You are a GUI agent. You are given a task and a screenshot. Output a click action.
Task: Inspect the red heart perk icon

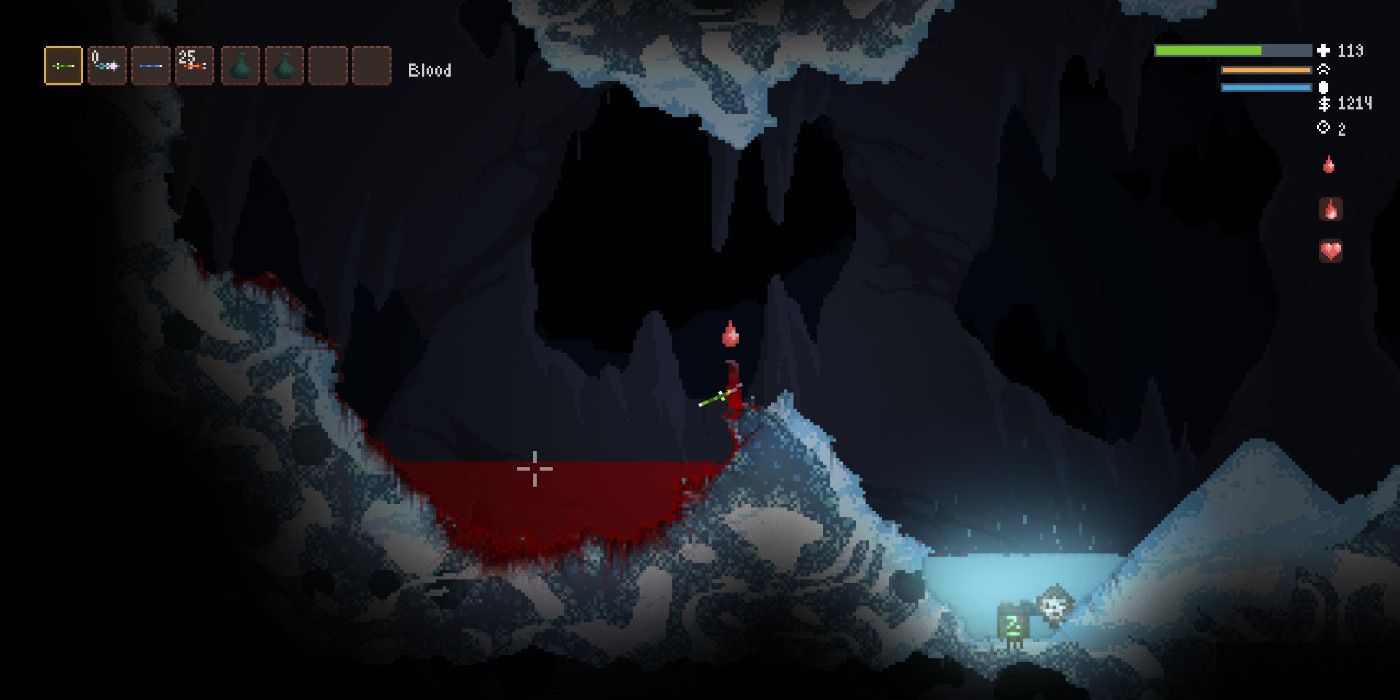click(x=1330, y=251)
